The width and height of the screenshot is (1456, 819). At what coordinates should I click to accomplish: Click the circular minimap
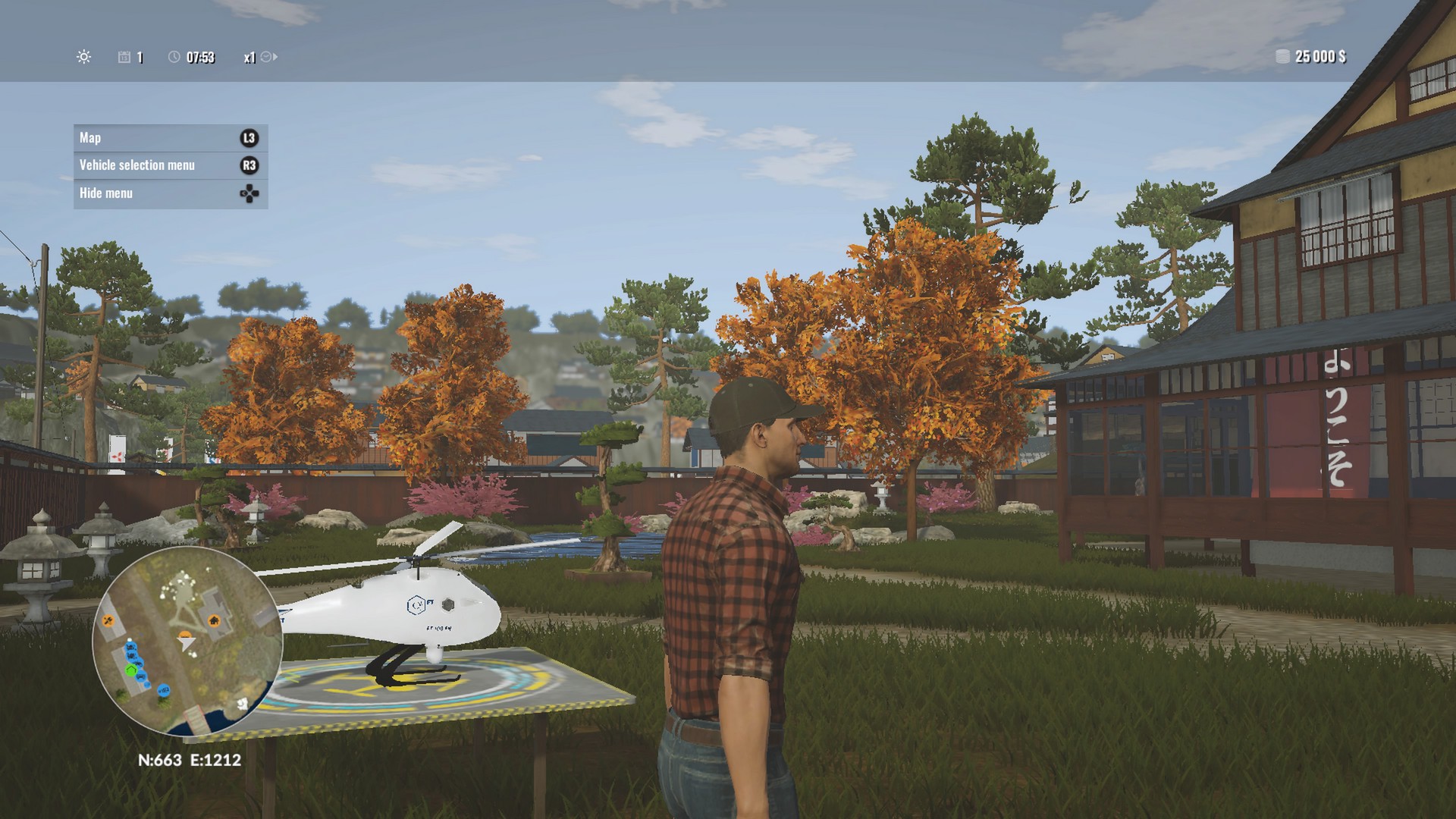click(187, 641)
